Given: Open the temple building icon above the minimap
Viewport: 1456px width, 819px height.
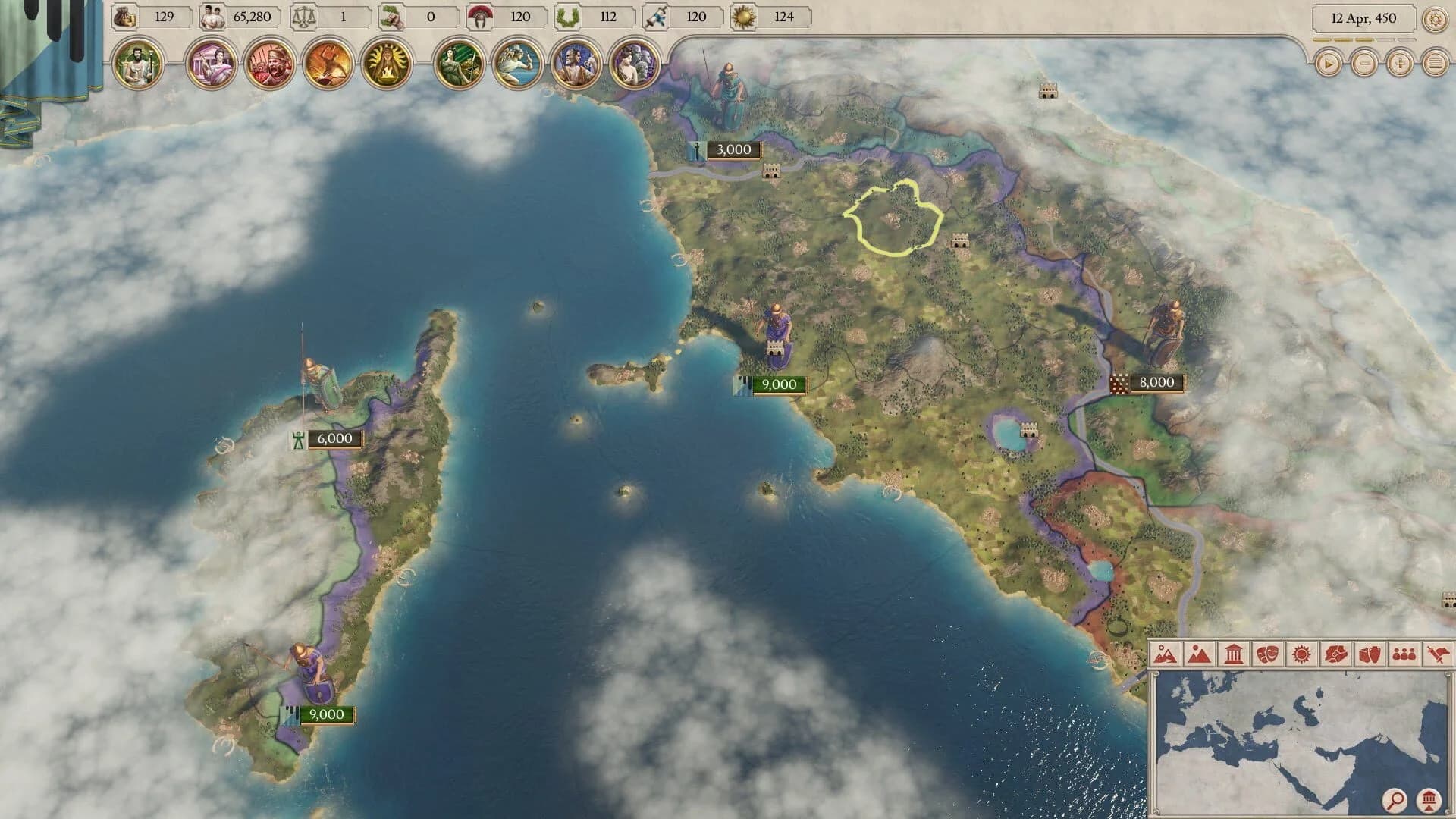Looking at the screenshot, I should (1430, 800).
